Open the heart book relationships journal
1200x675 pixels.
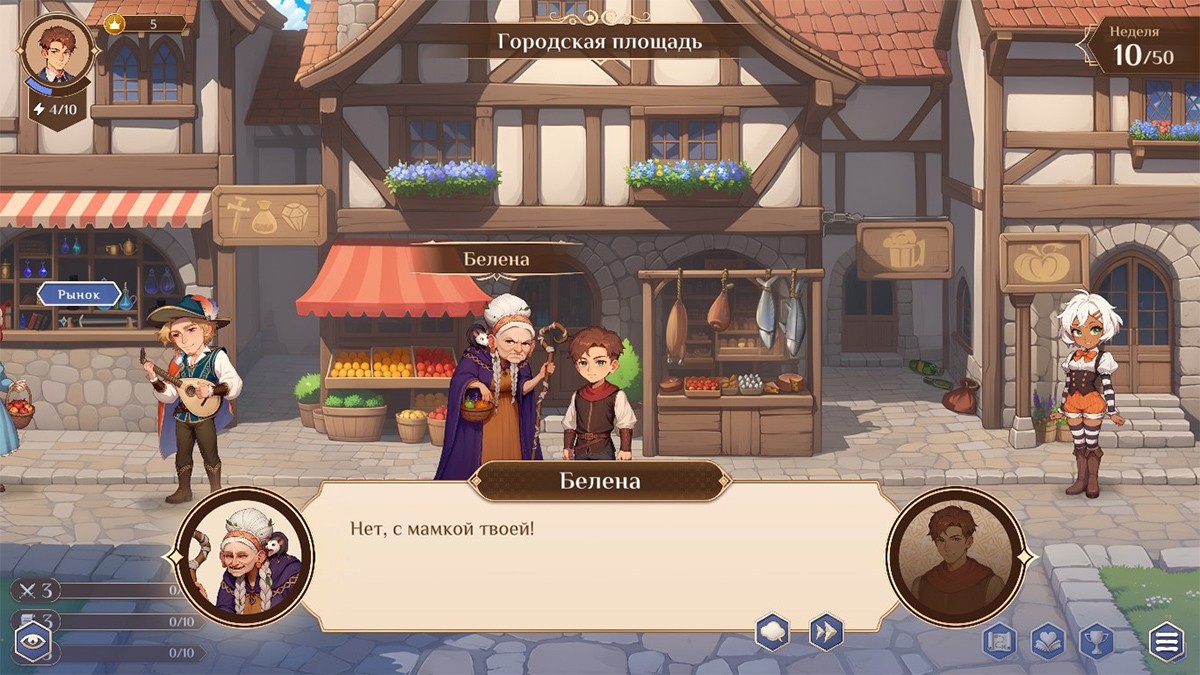1048,640
